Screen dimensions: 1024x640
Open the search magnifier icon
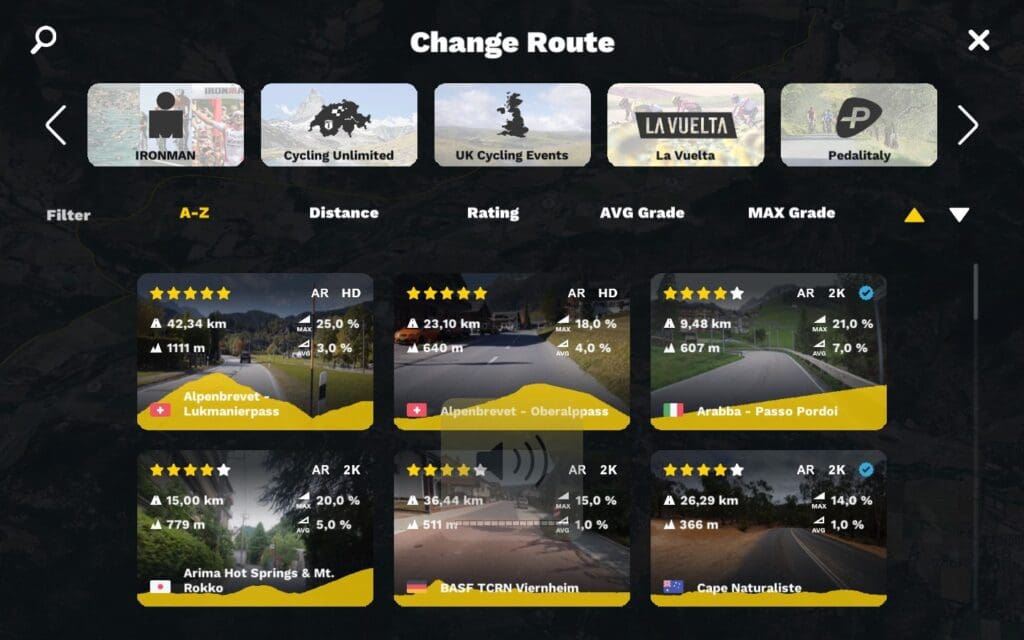tap(43, 40)
